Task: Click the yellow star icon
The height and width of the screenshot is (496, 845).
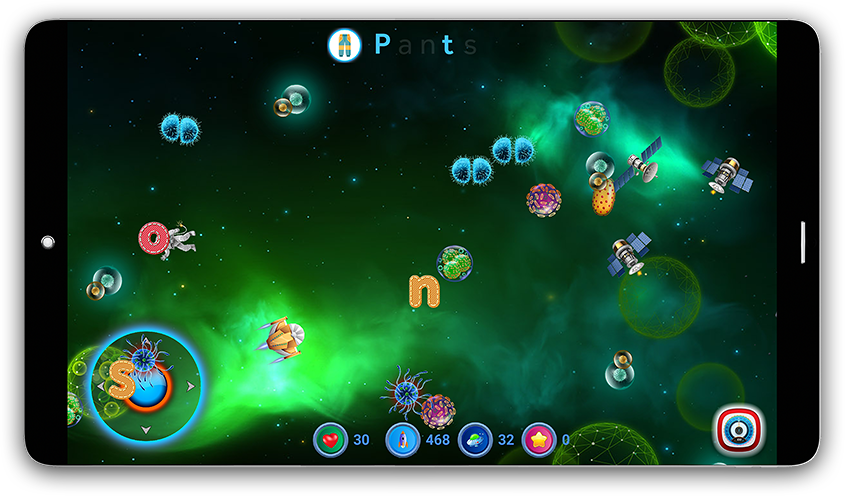Action: (x=539, y=440)
